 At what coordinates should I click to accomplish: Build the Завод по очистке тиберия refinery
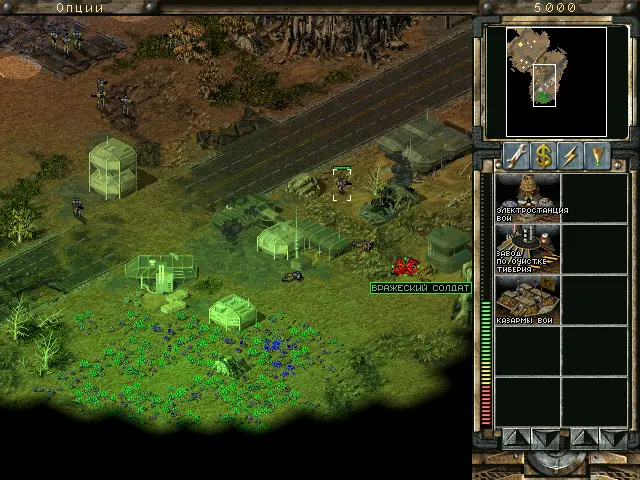point(527,247)
